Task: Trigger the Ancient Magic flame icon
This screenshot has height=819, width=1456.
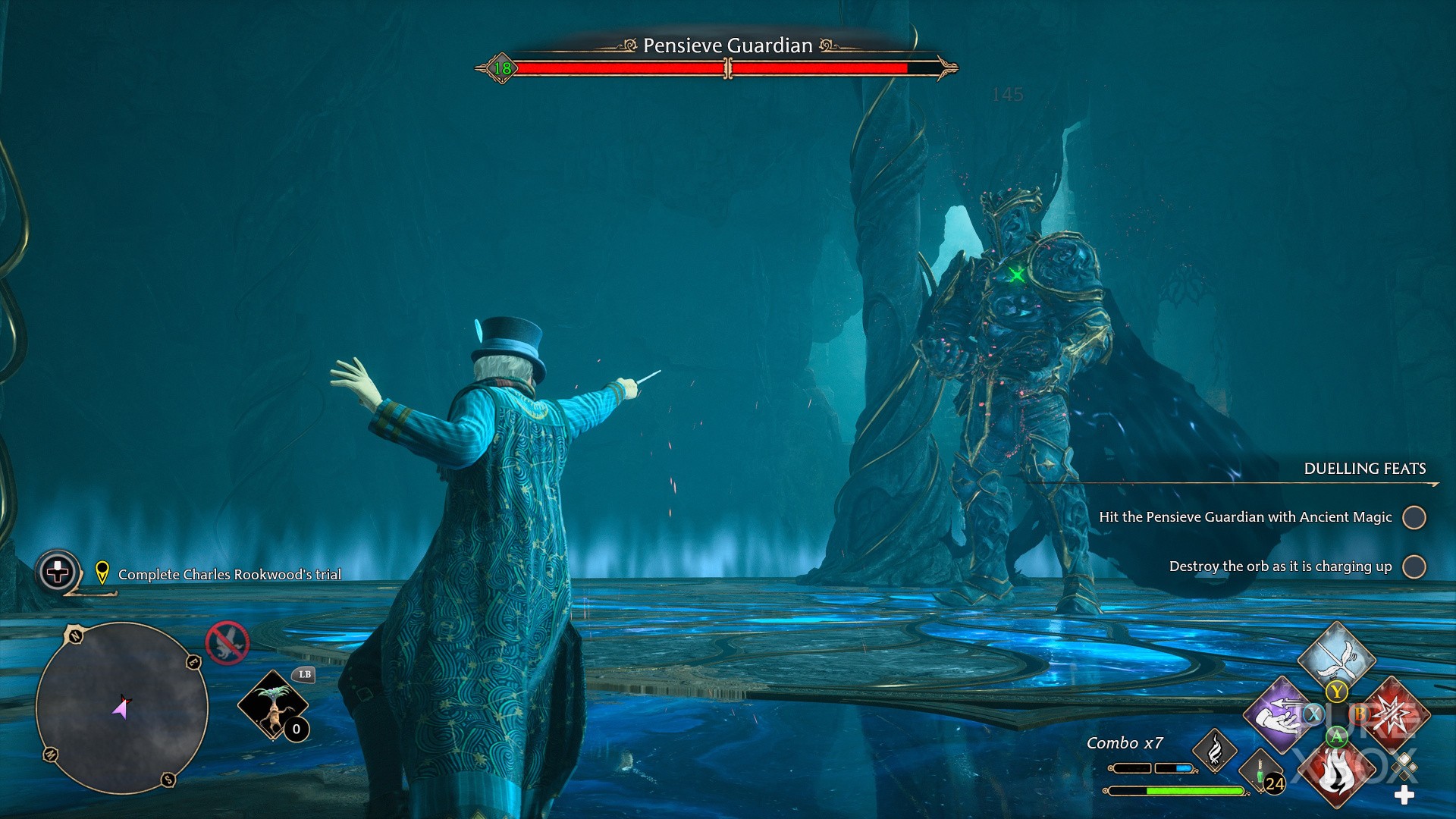Action: pos(1215,750)
